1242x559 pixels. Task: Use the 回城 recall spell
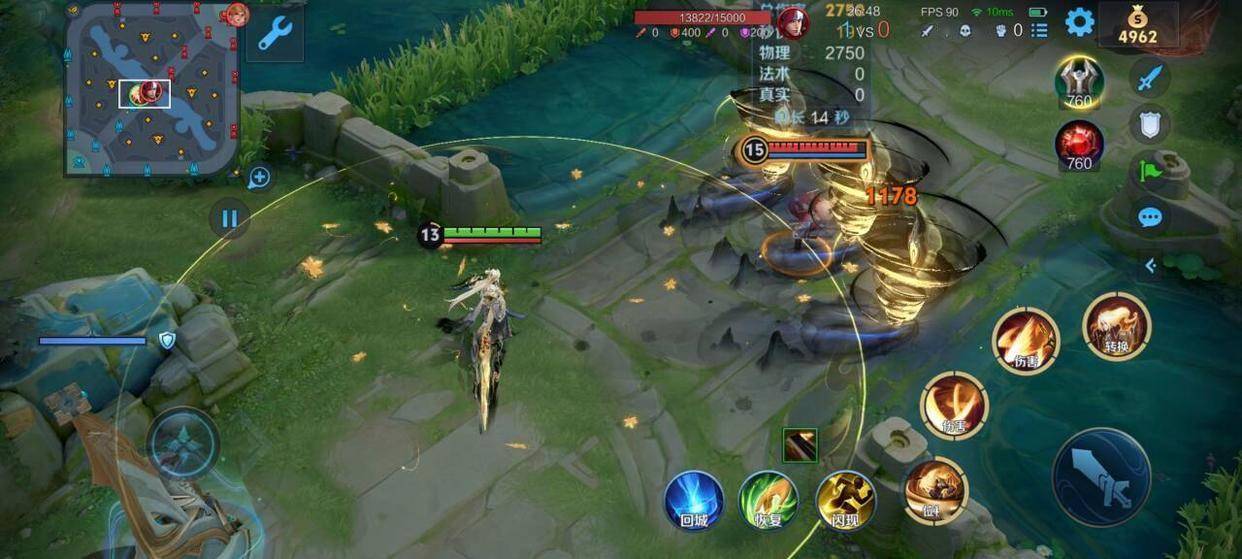click(694, 500)
